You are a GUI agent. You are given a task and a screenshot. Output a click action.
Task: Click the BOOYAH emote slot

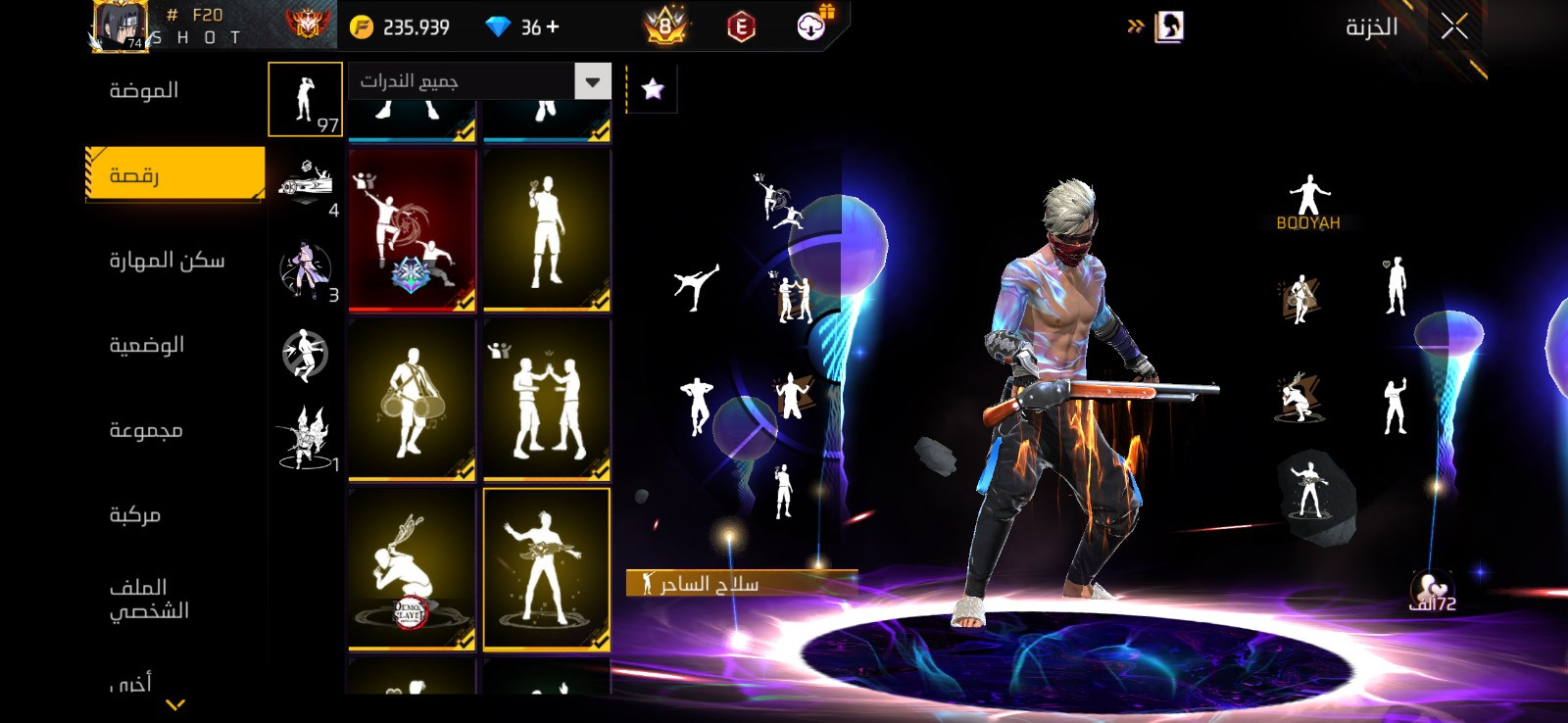[x=1308, y=203]
